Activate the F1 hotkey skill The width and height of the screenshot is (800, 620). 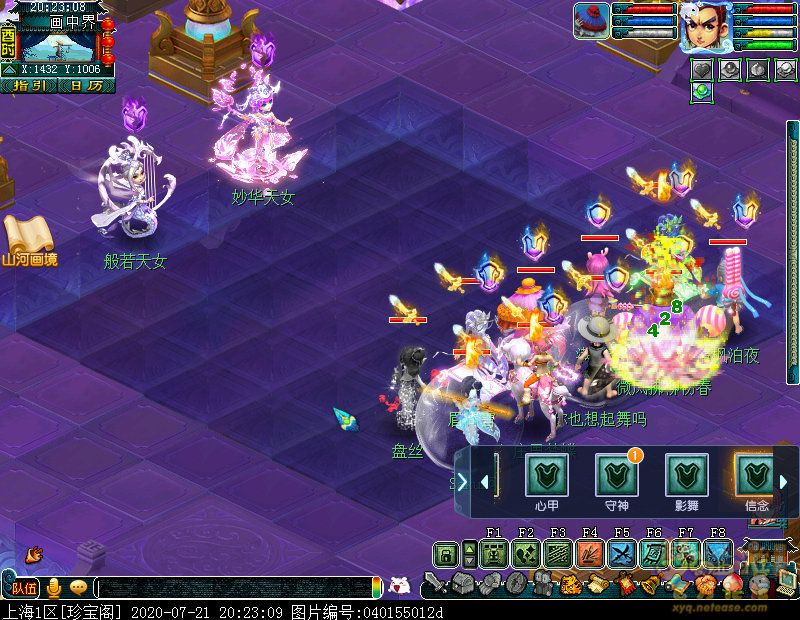tap(493, 553)
